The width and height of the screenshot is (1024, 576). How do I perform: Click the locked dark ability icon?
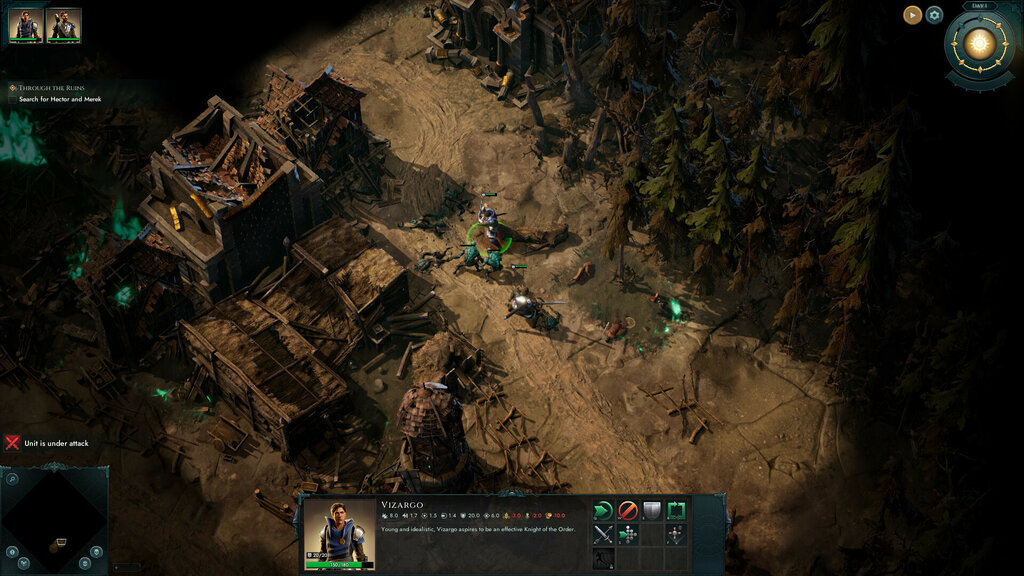click(603, 559)
